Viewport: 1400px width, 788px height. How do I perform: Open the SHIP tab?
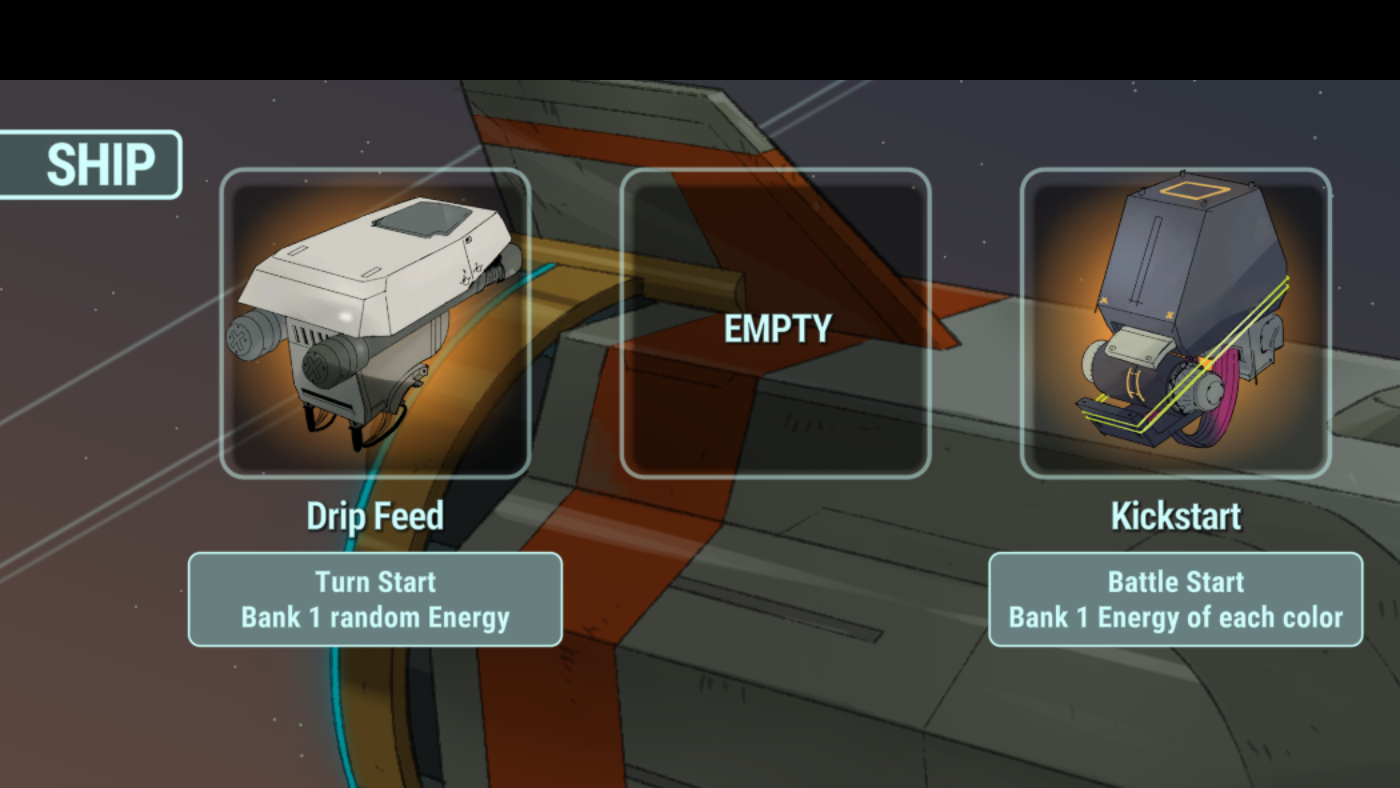[x=92, y=165]
